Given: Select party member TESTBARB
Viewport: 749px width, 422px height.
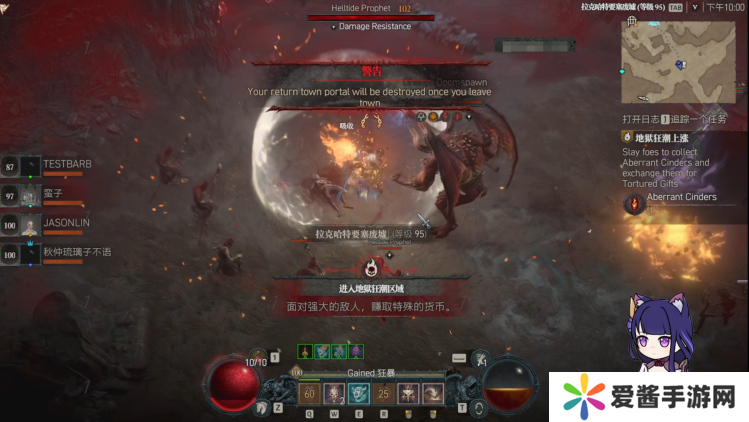Looking at the screenshot, I should pyautogui.click(x=68, y=164).
